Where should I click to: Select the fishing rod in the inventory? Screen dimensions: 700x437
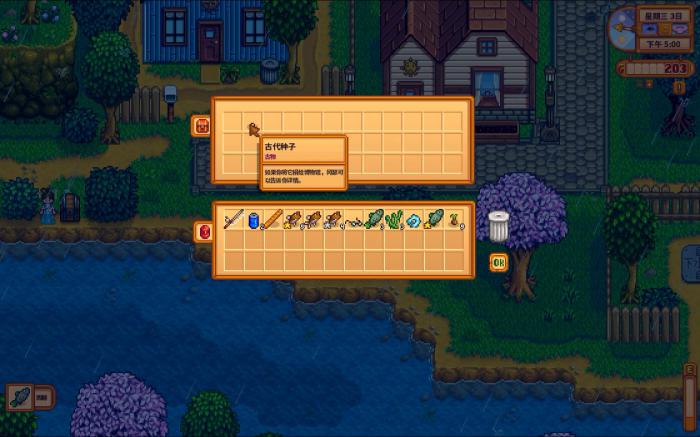pos(234,219)
